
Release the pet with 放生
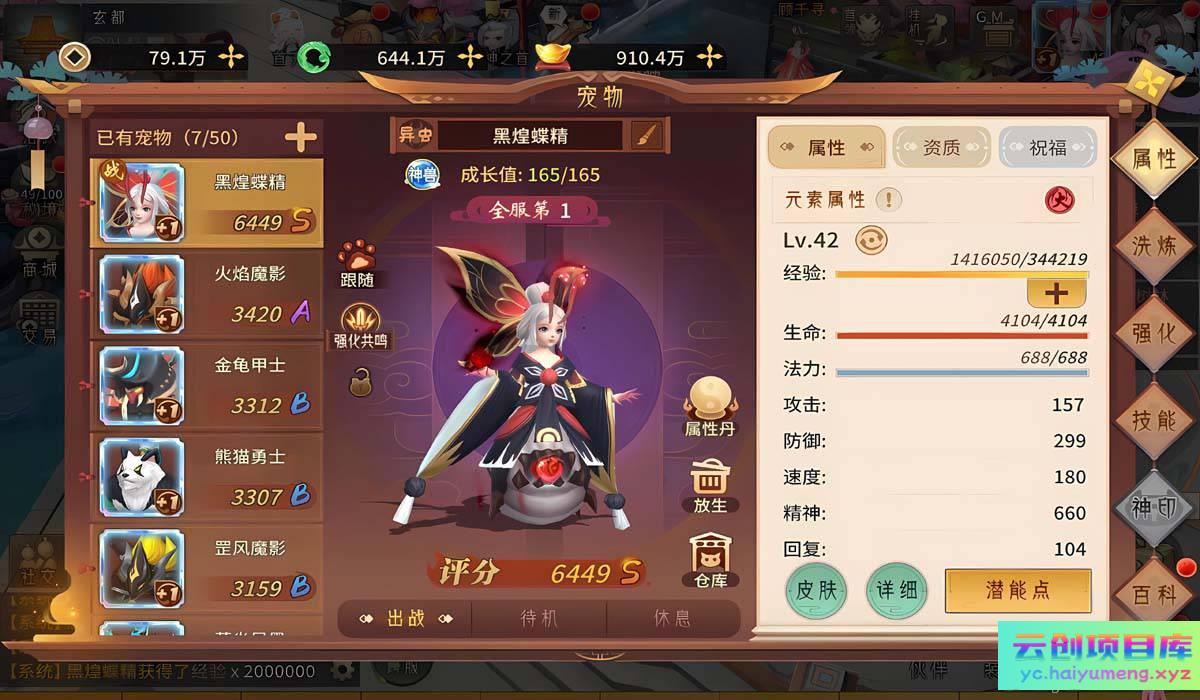(710, 486)
